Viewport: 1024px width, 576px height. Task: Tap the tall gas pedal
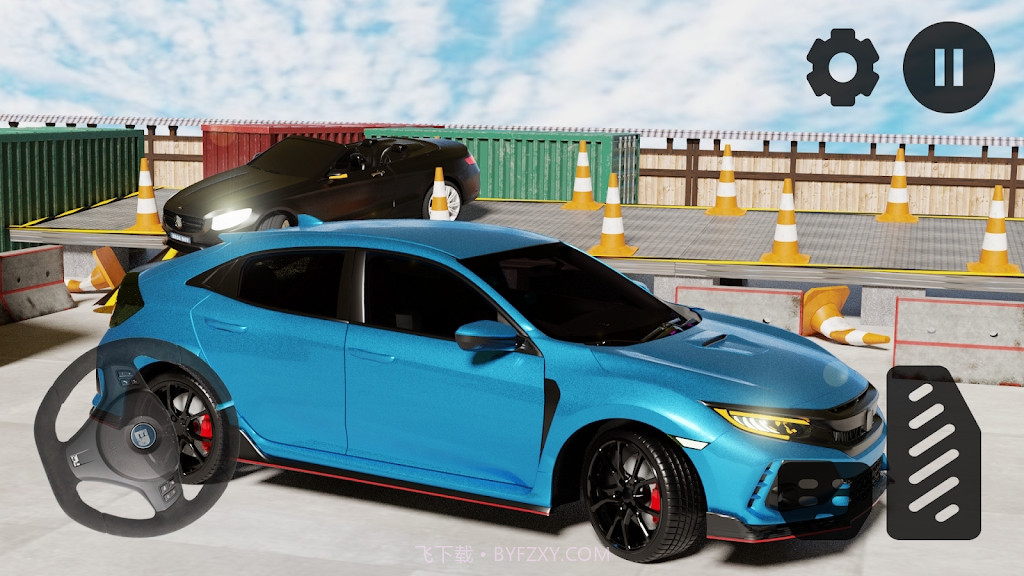(x=933, y=453)
